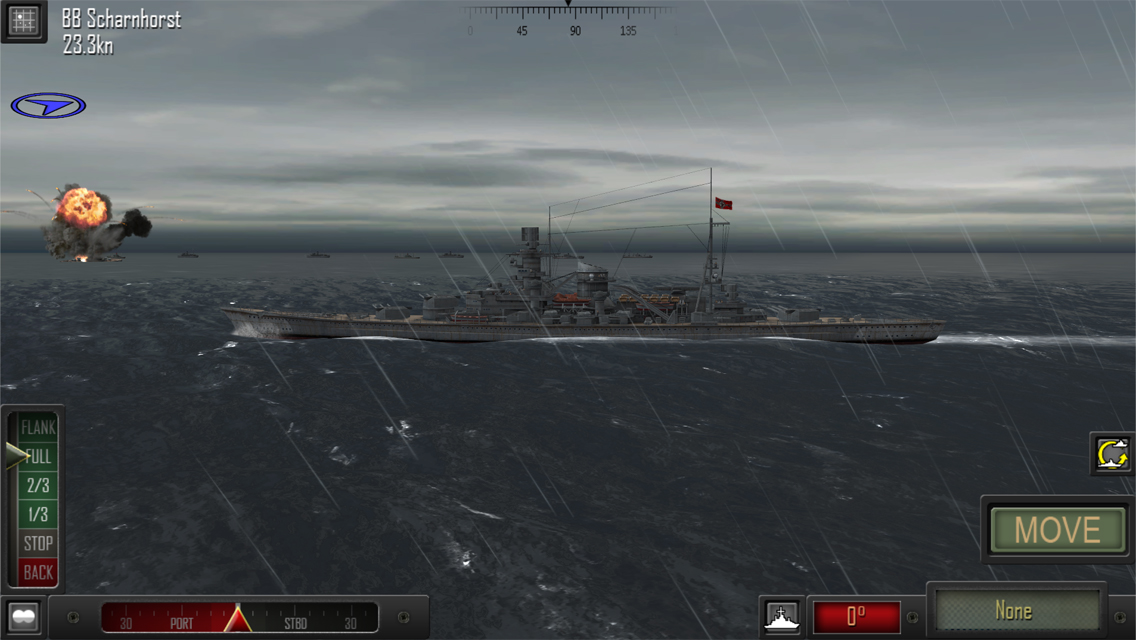Click the red 0° bearing display
Image resolution: width=1136 pixels, height=640 pixels.
tap(856, 617)
